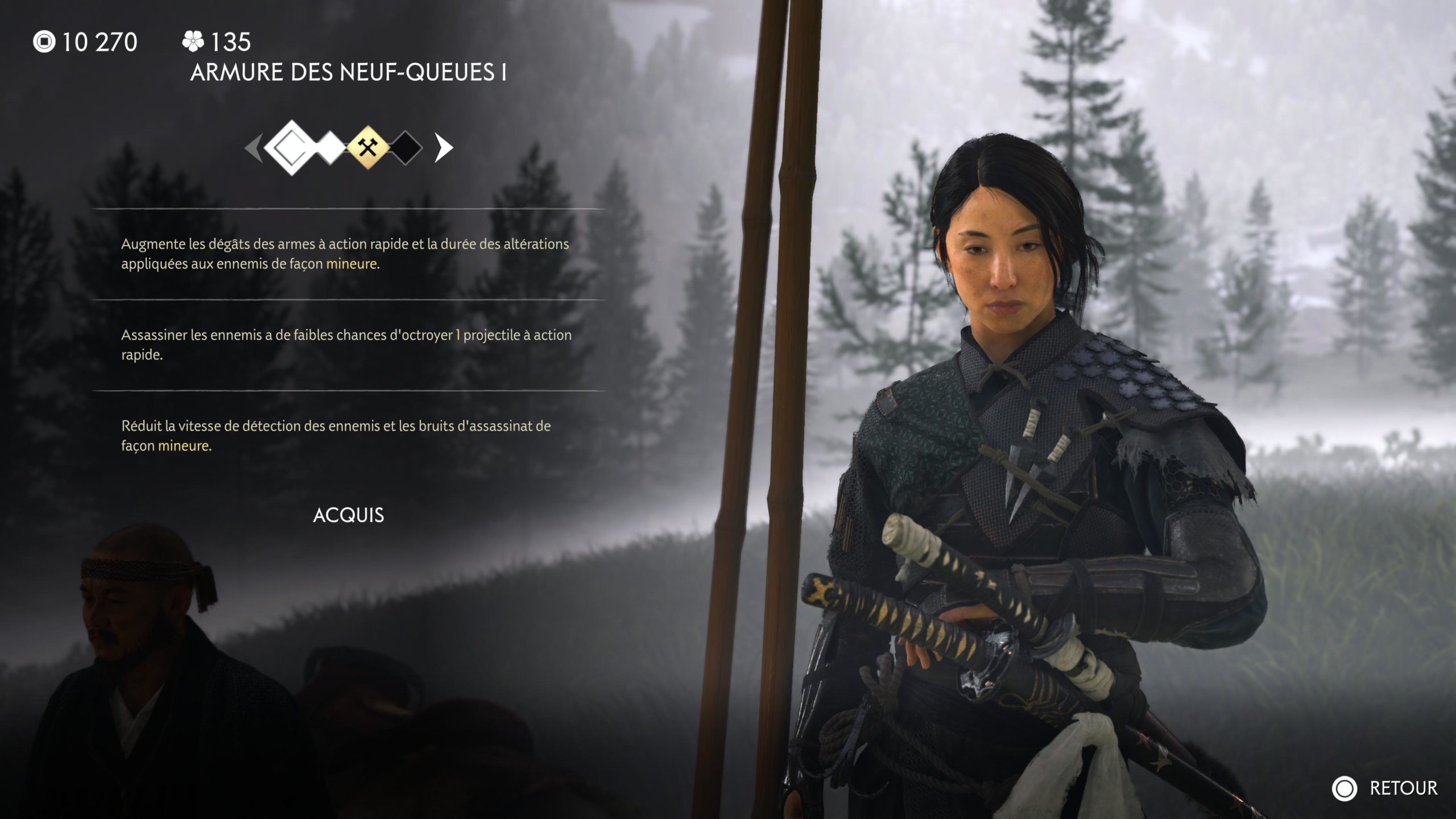Select the gold crossed-hammers upgrade diamond
Image resolution: width=1456 pixels, height=819 pixels.
(369, 148)
